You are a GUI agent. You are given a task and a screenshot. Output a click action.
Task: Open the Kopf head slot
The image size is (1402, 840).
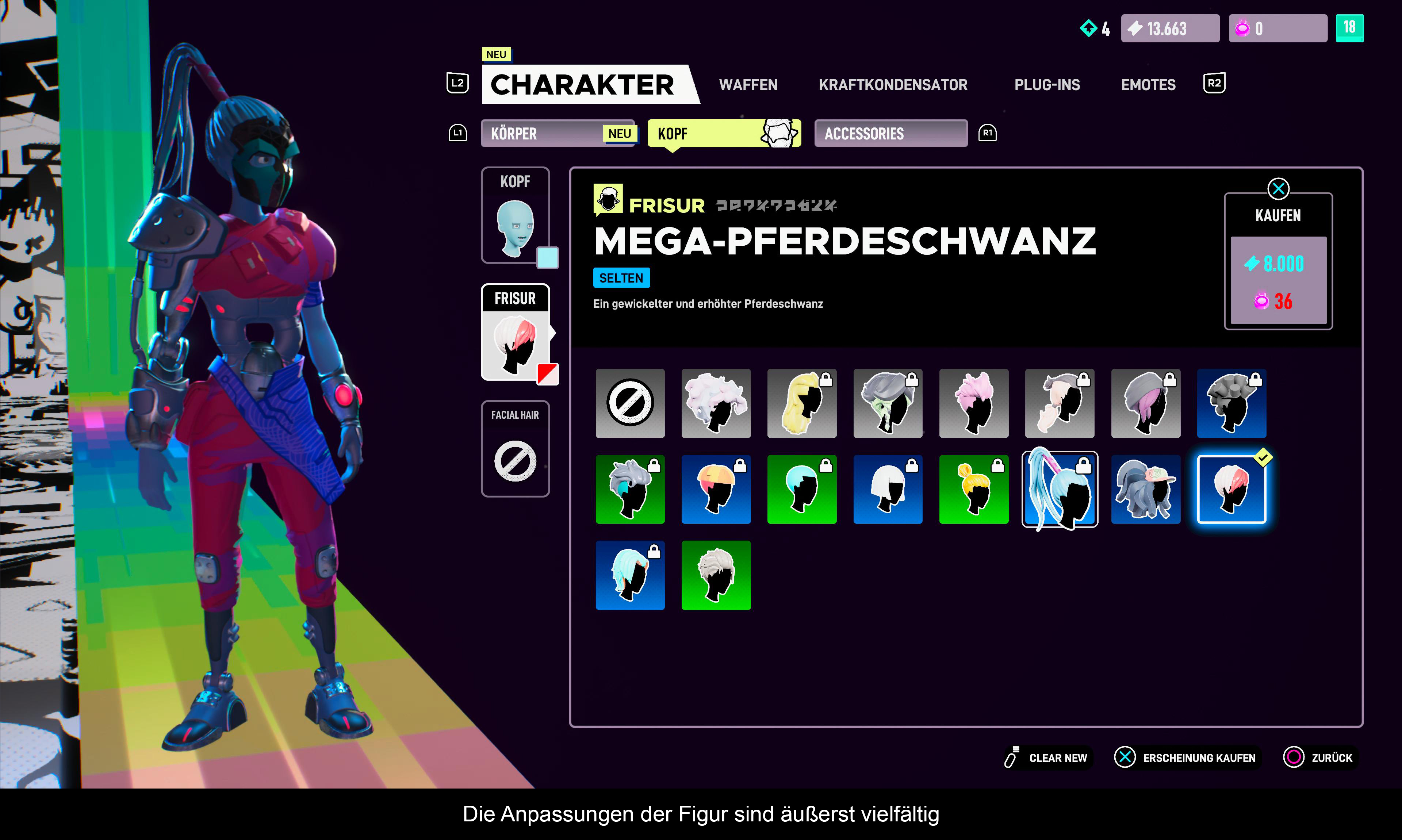[515, 216]
